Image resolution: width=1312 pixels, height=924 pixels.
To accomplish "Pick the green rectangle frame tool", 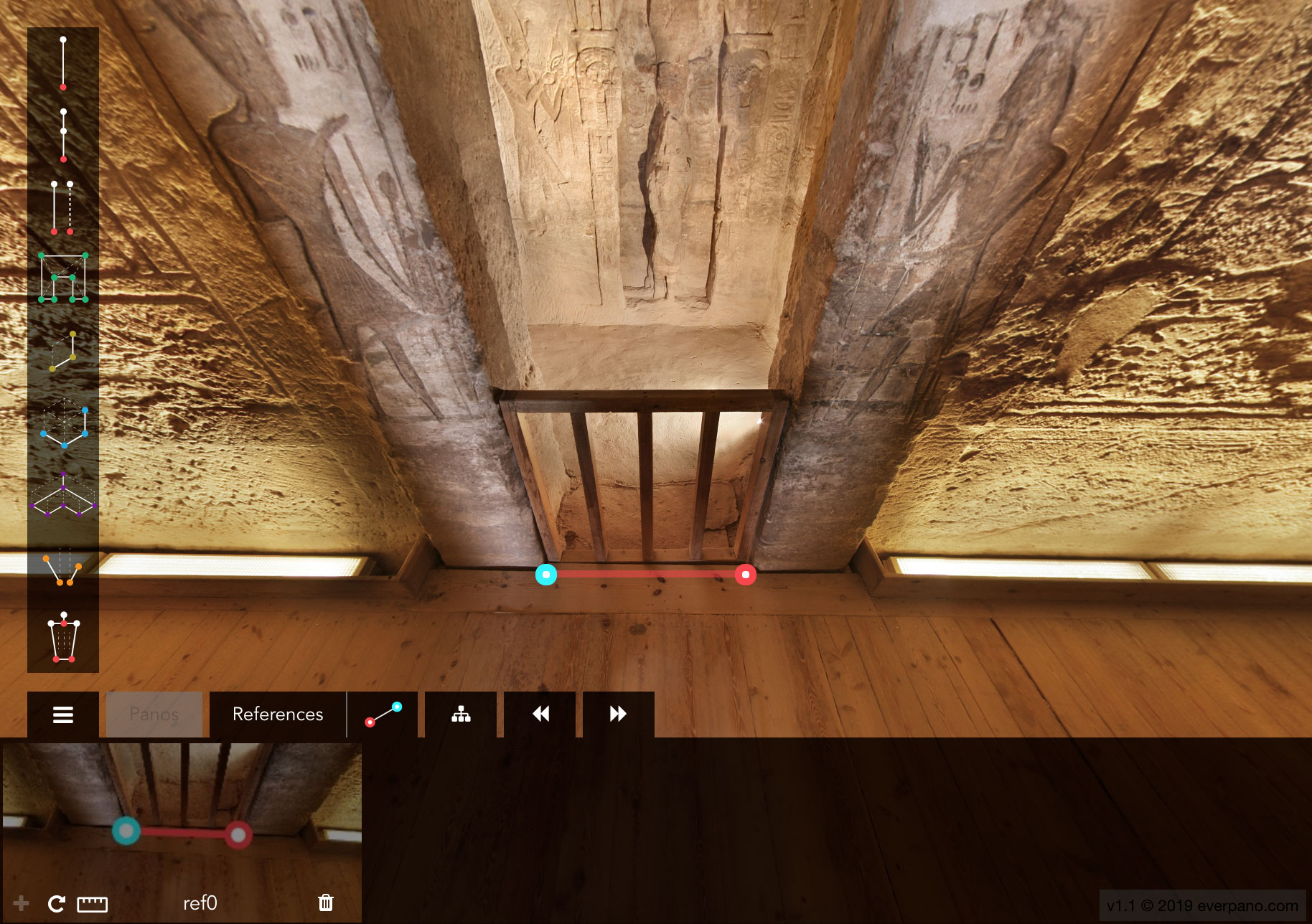I will pyautogui.click(x=63, y=278).
